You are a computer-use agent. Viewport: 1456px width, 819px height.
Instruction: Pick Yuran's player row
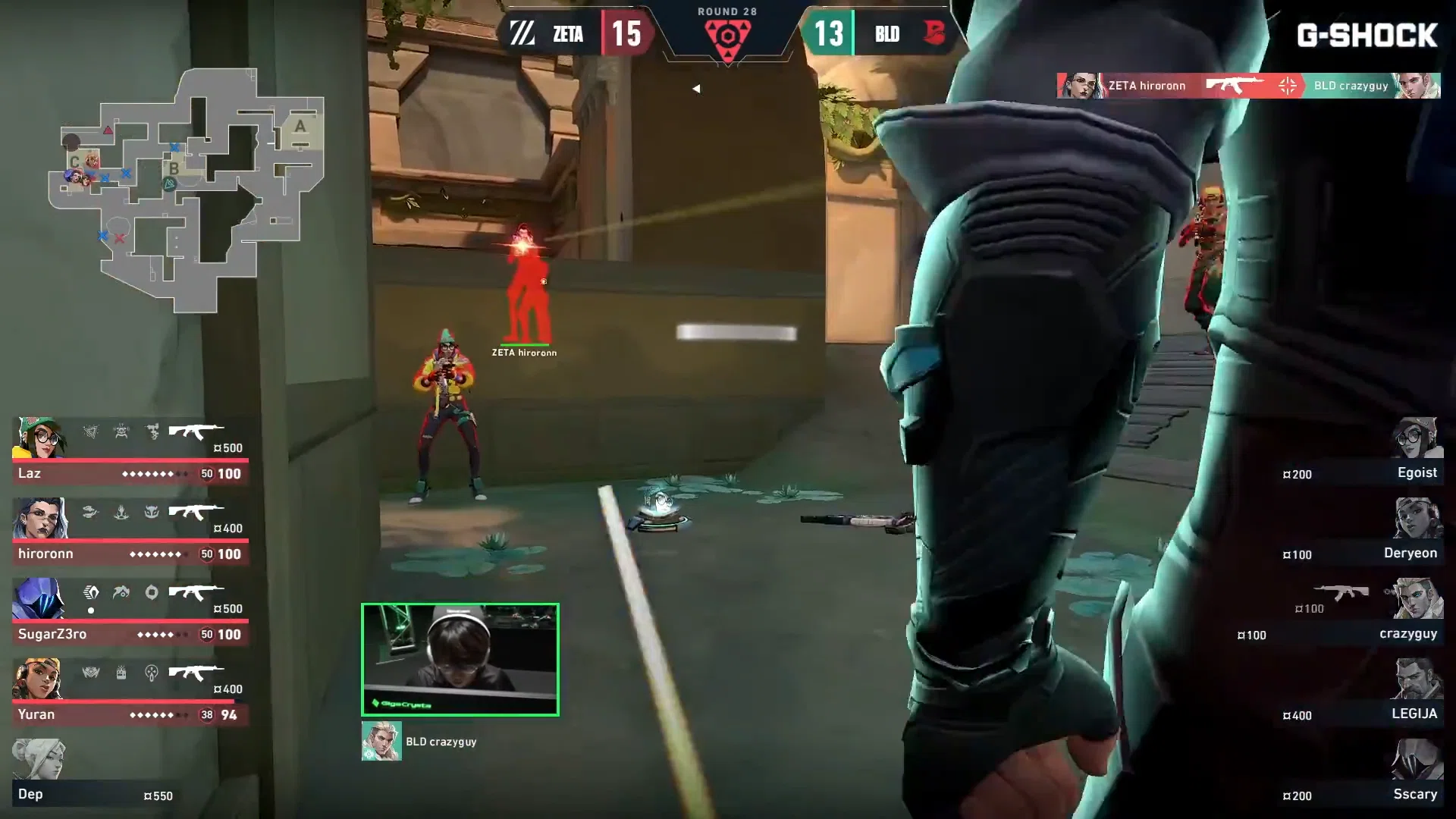[x=130, y=692]
